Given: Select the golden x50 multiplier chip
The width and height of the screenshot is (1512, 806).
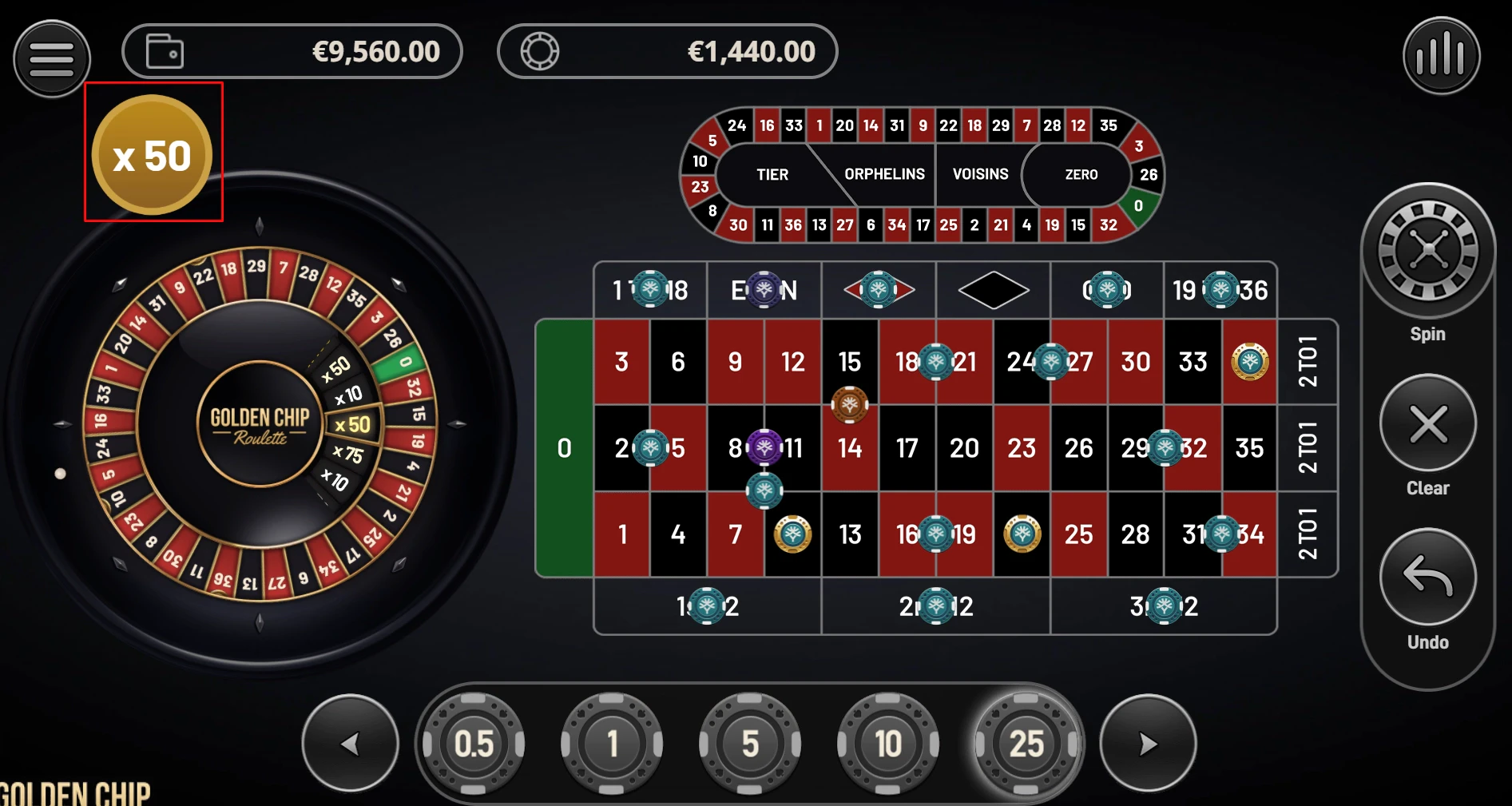Looking at the screenshot, I should (x=152, y=153).
